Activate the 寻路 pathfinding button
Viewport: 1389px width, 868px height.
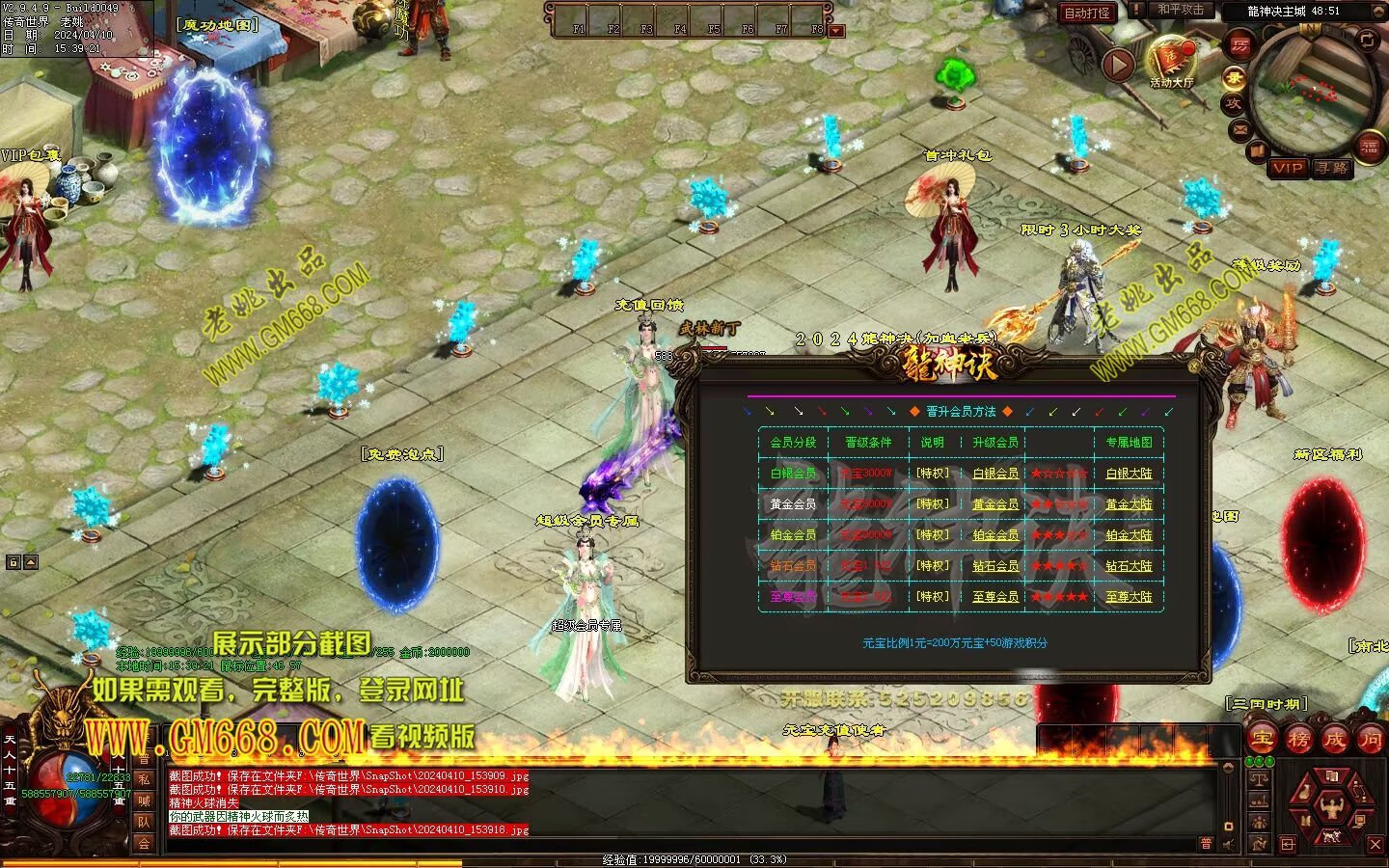pos(1332,168)
